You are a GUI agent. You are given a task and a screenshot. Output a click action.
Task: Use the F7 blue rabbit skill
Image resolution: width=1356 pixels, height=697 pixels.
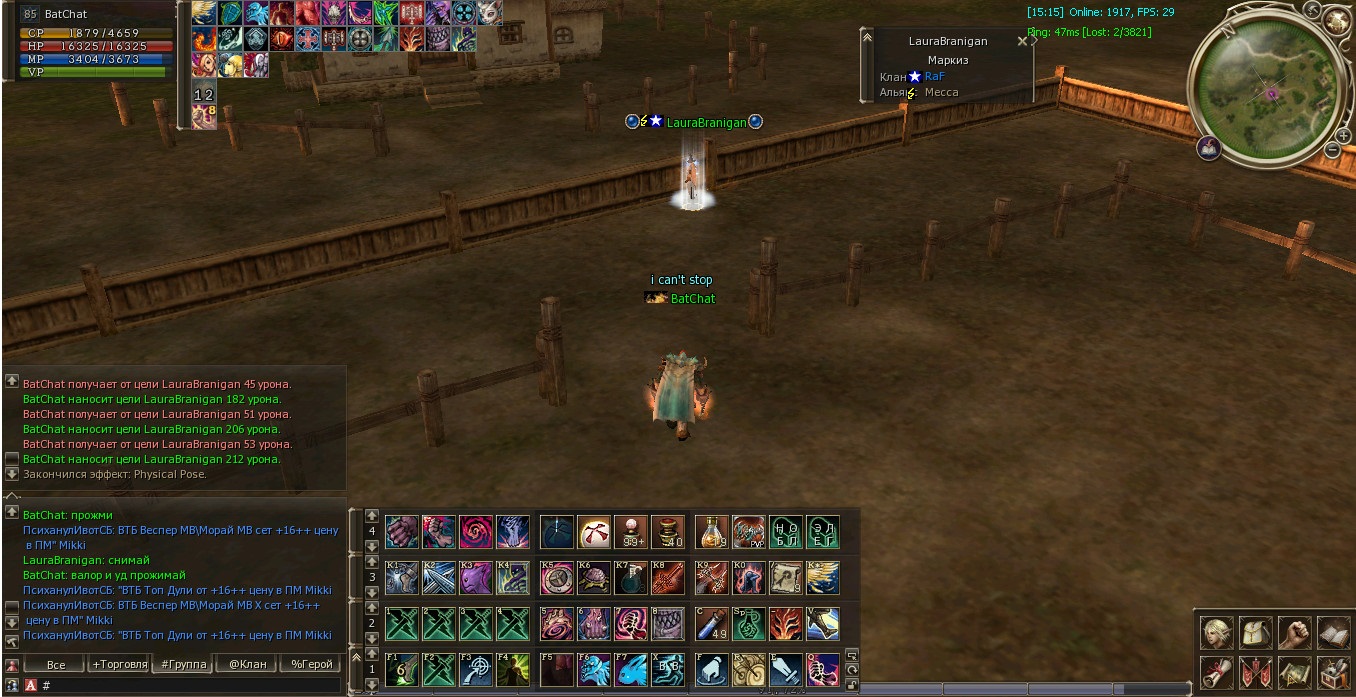[631, 669]
